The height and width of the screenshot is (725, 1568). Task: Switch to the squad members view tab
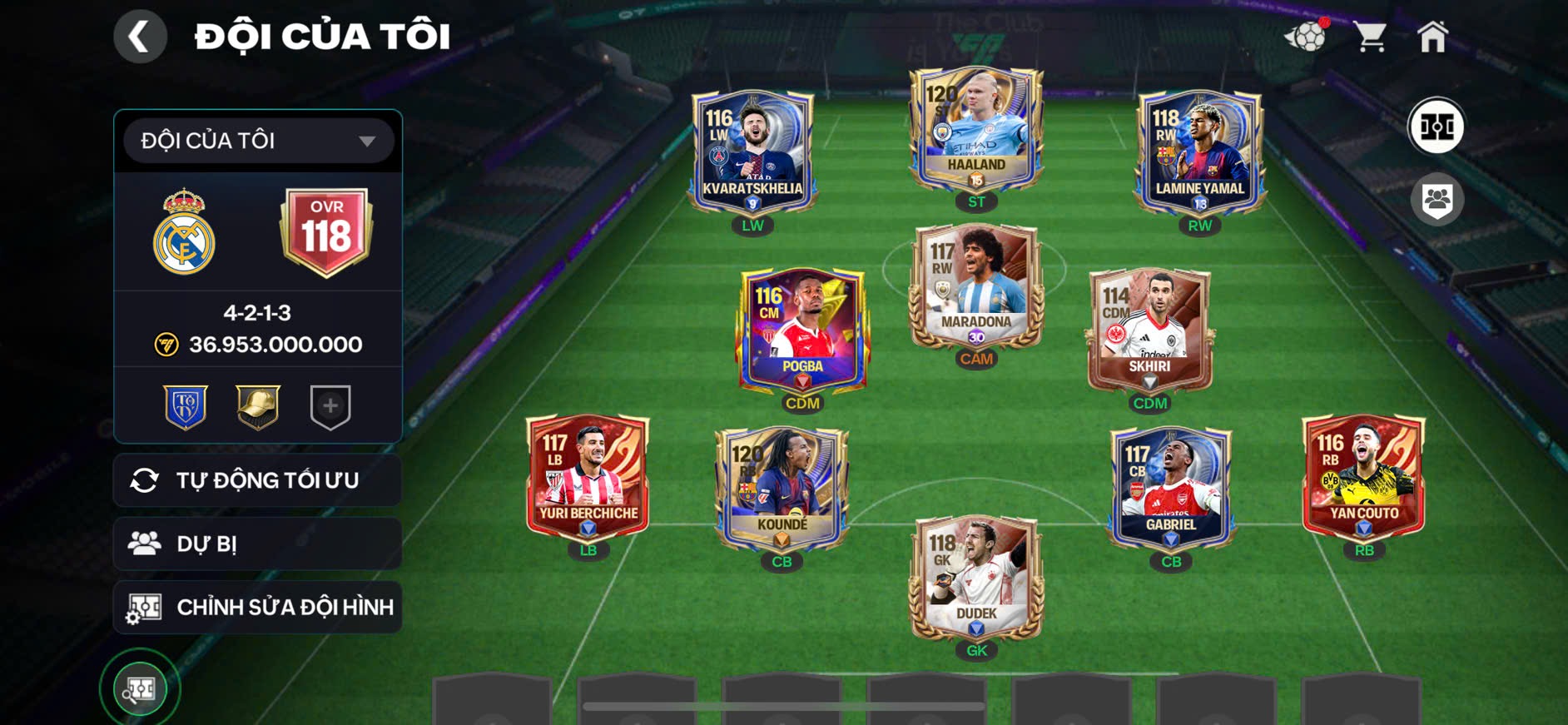[x=1440, y=197]
